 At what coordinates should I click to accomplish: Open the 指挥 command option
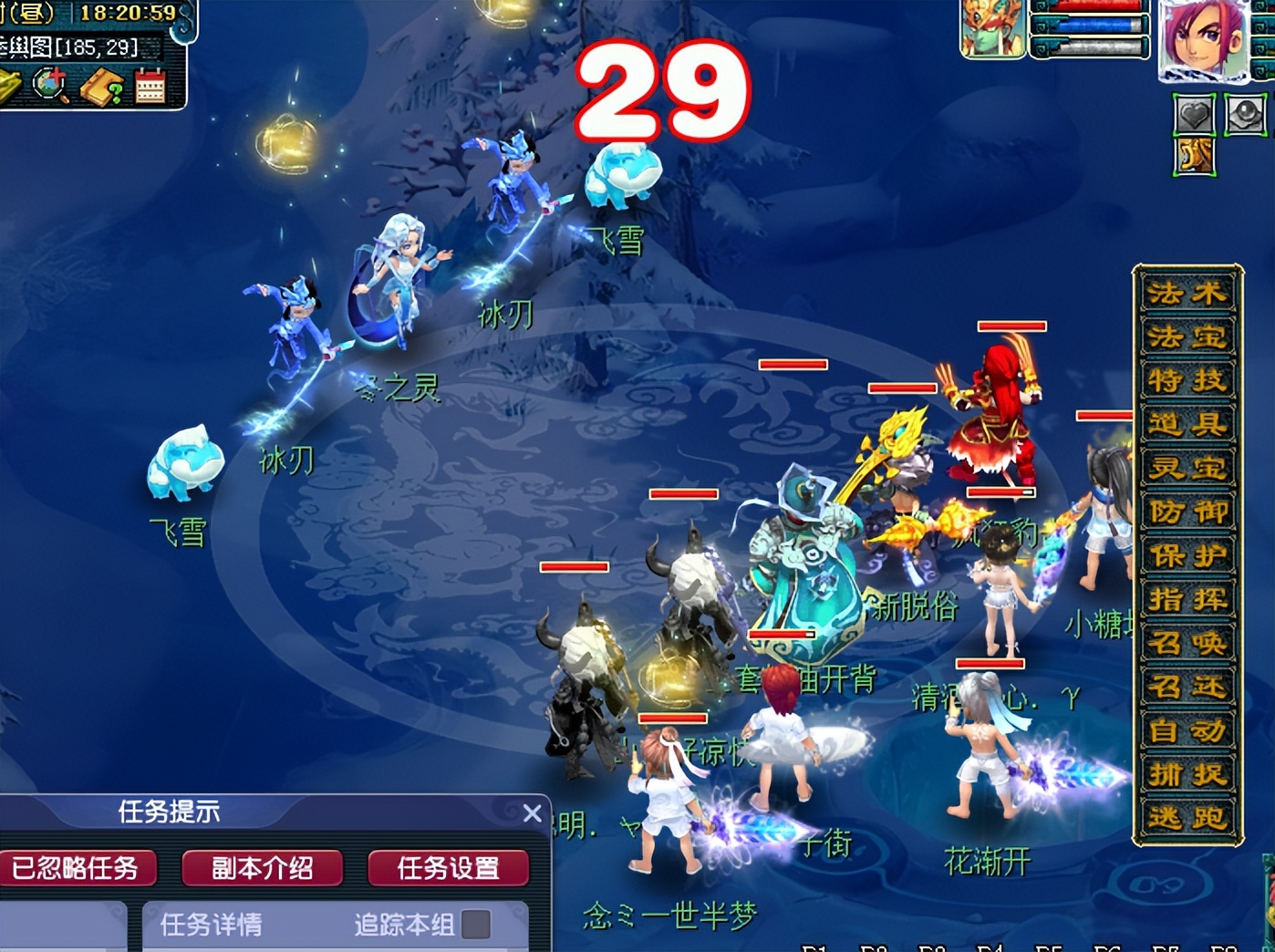pyautogui.click(x=1187, y=600)
